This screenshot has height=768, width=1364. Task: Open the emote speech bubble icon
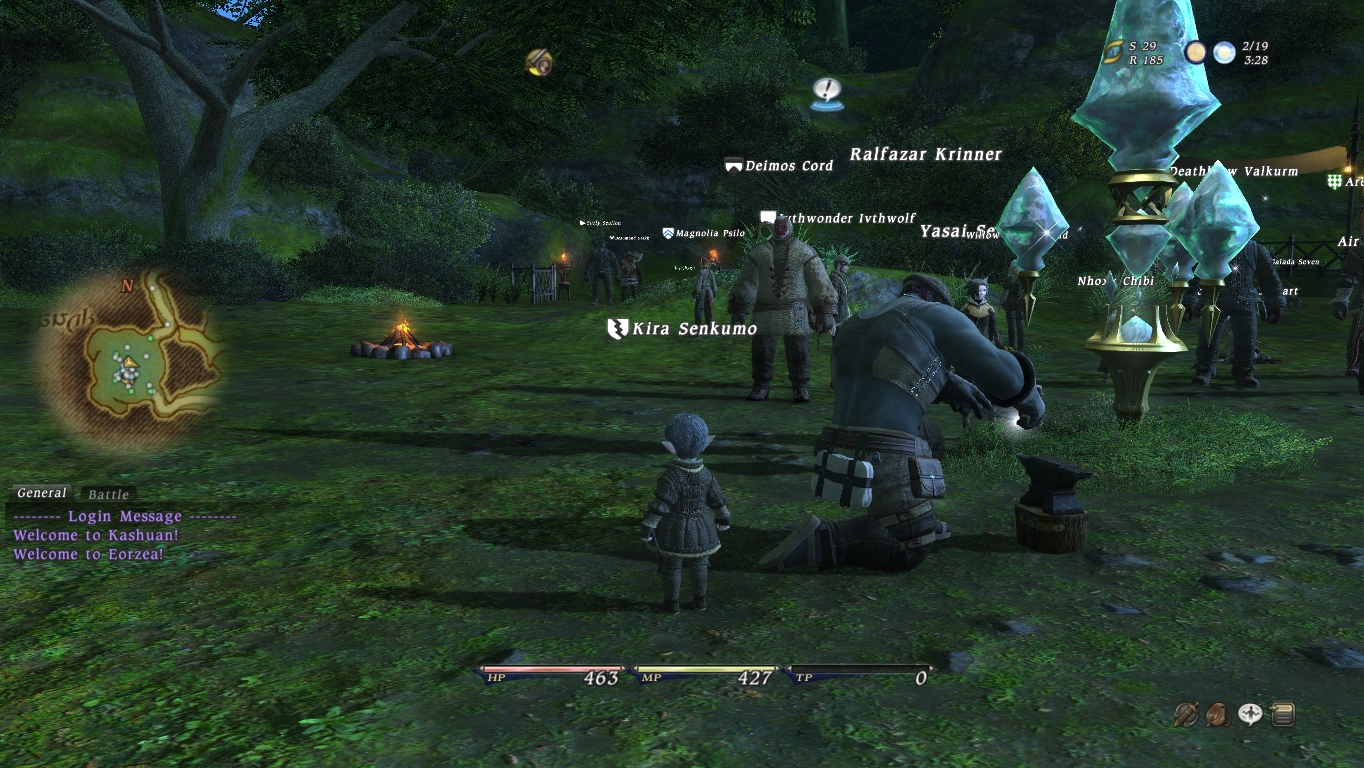click(x=1250, y=714)
